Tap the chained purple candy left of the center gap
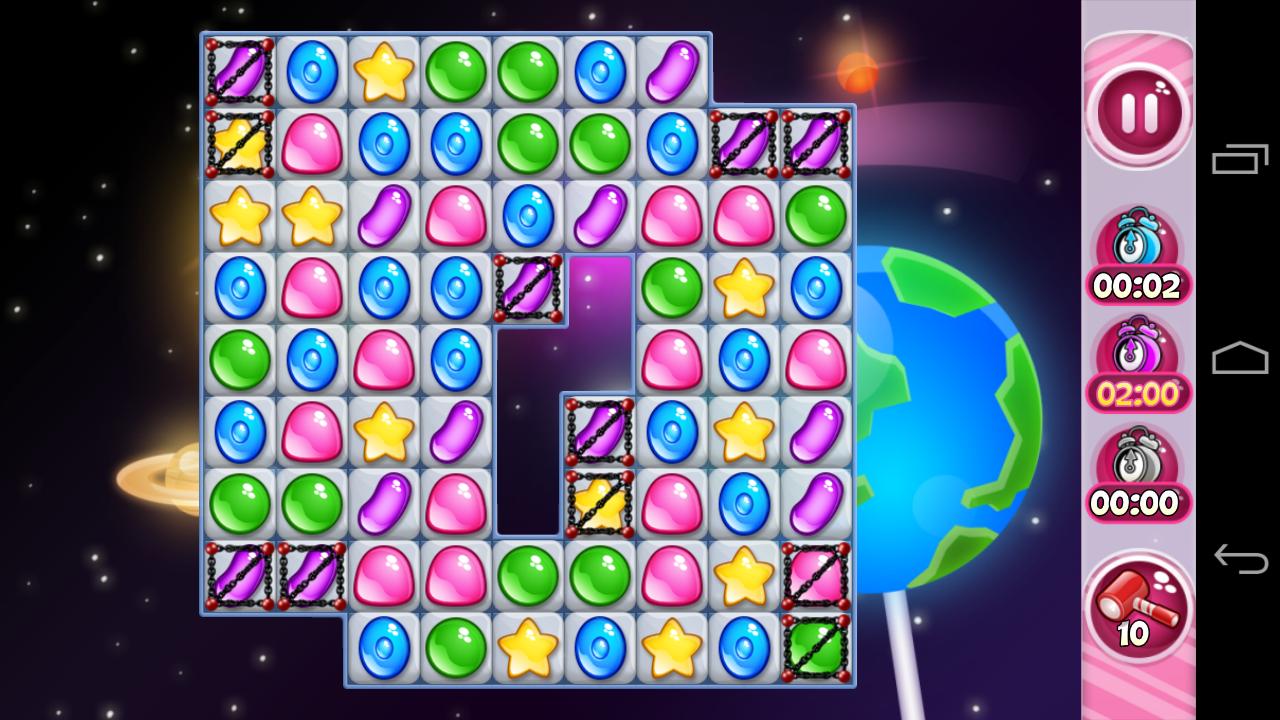 click(x=527, y=287)
